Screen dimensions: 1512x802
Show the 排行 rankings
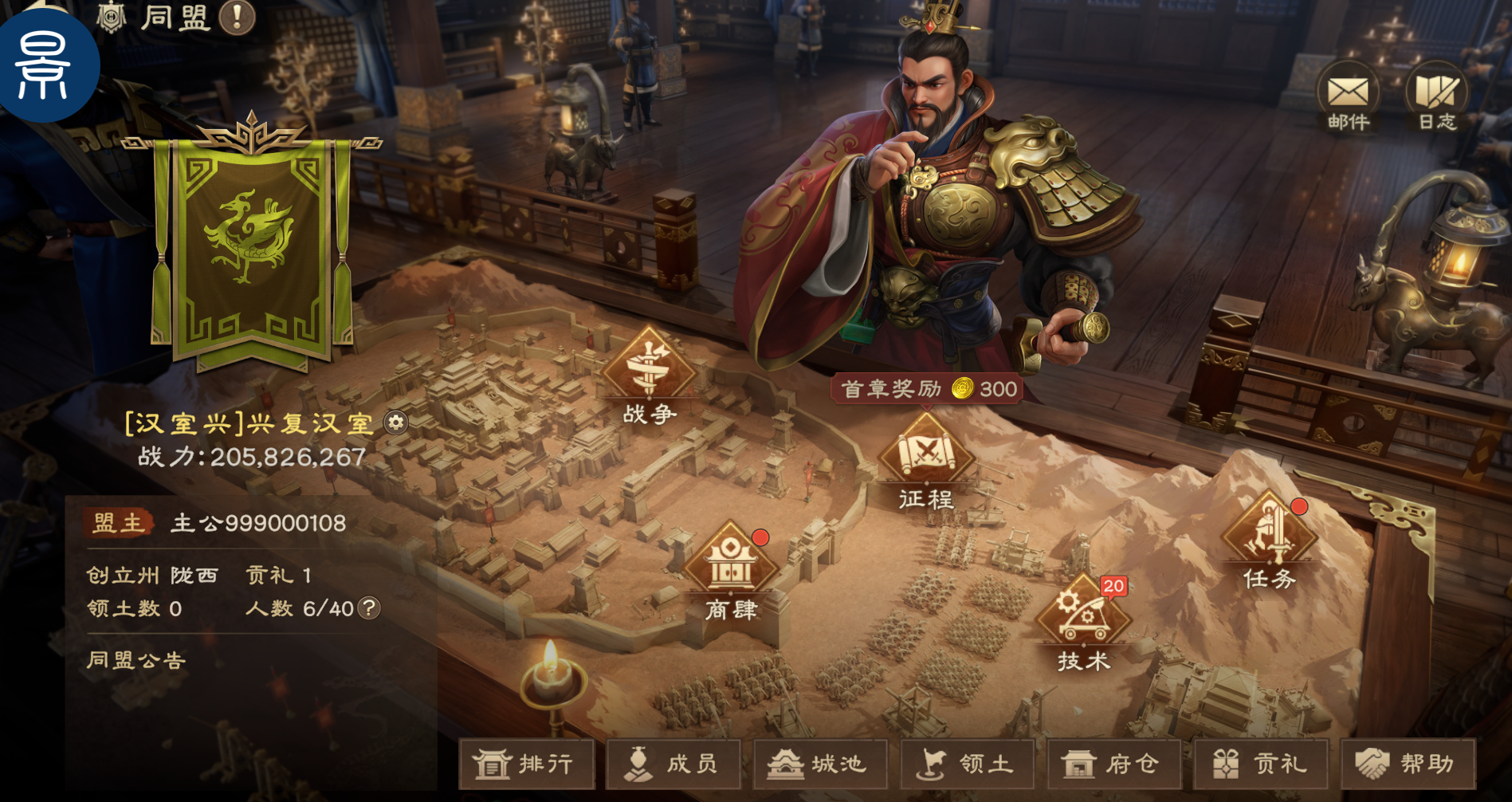(x=526, y=764)
